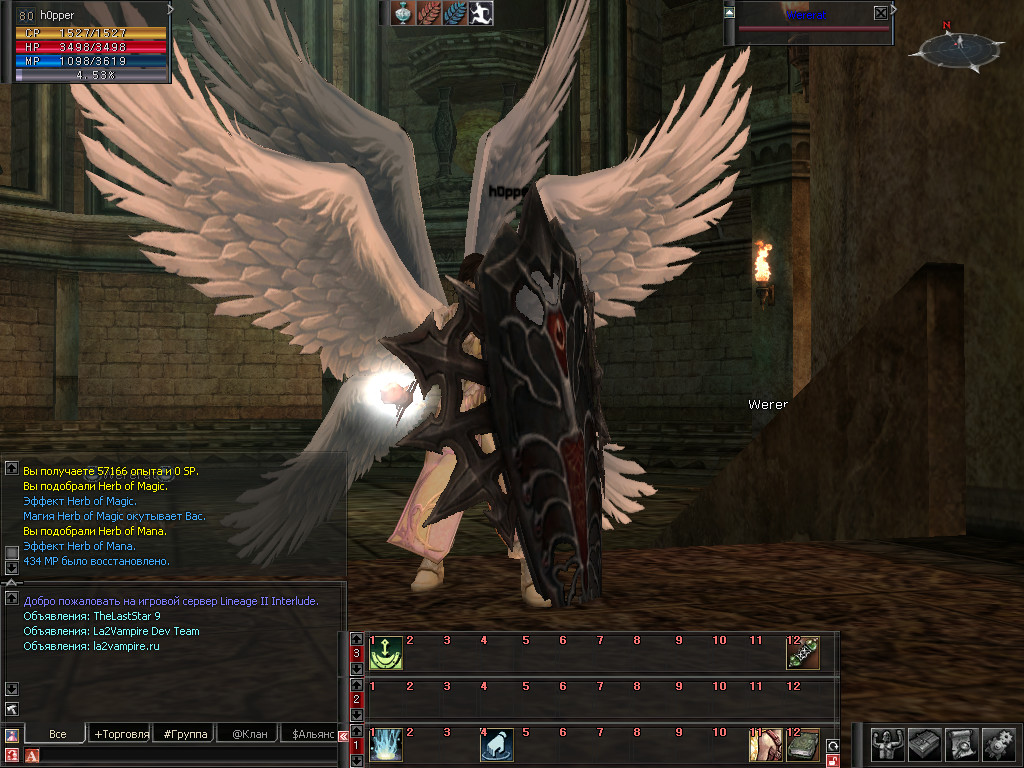This screenshot has height=768, width=1024.
Task: Toggle the hotbar lock button
Action: pyautogui.click(x=832, y=762)
